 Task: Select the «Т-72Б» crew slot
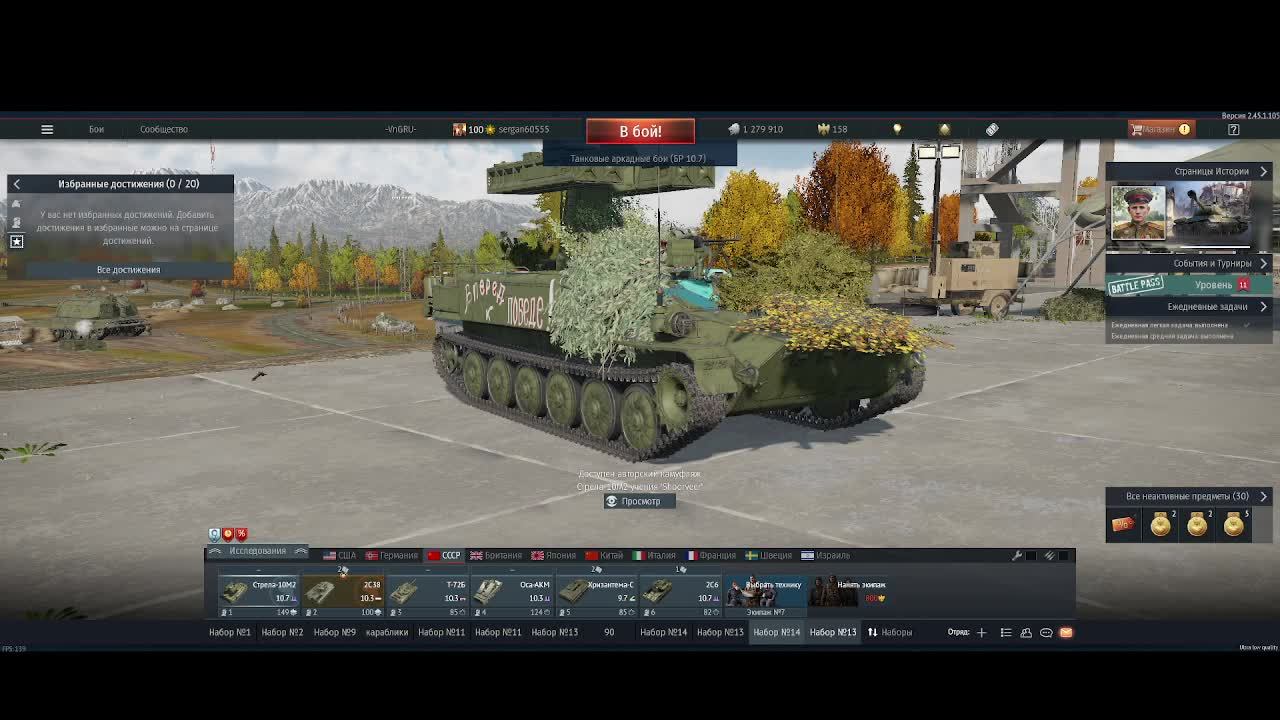click(429, 592)
